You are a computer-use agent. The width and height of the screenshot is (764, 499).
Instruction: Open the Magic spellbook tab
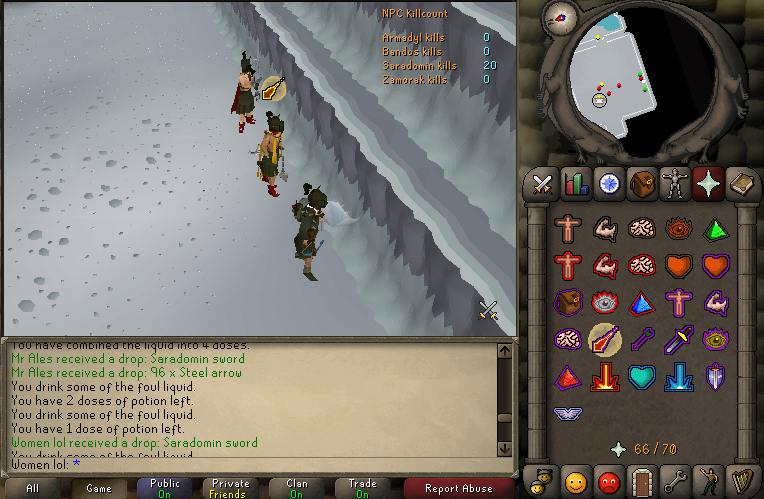click(741, 184)
